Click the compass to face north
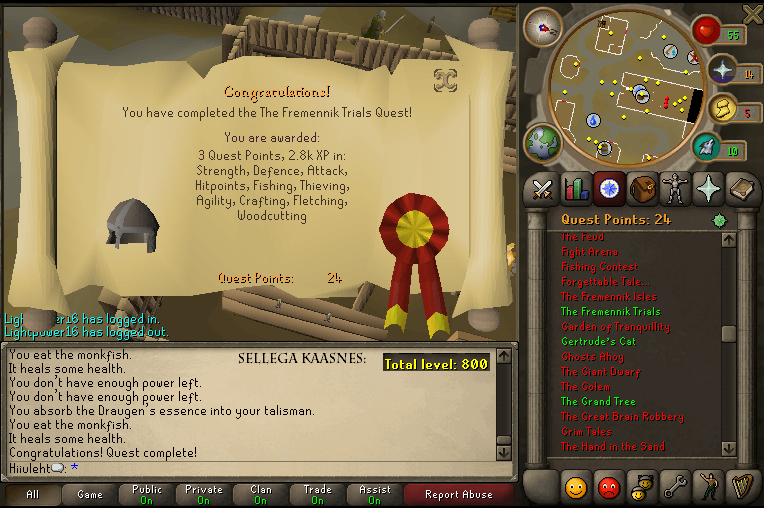The width and height of the screenshot is (764, 508). pos(543,26)
